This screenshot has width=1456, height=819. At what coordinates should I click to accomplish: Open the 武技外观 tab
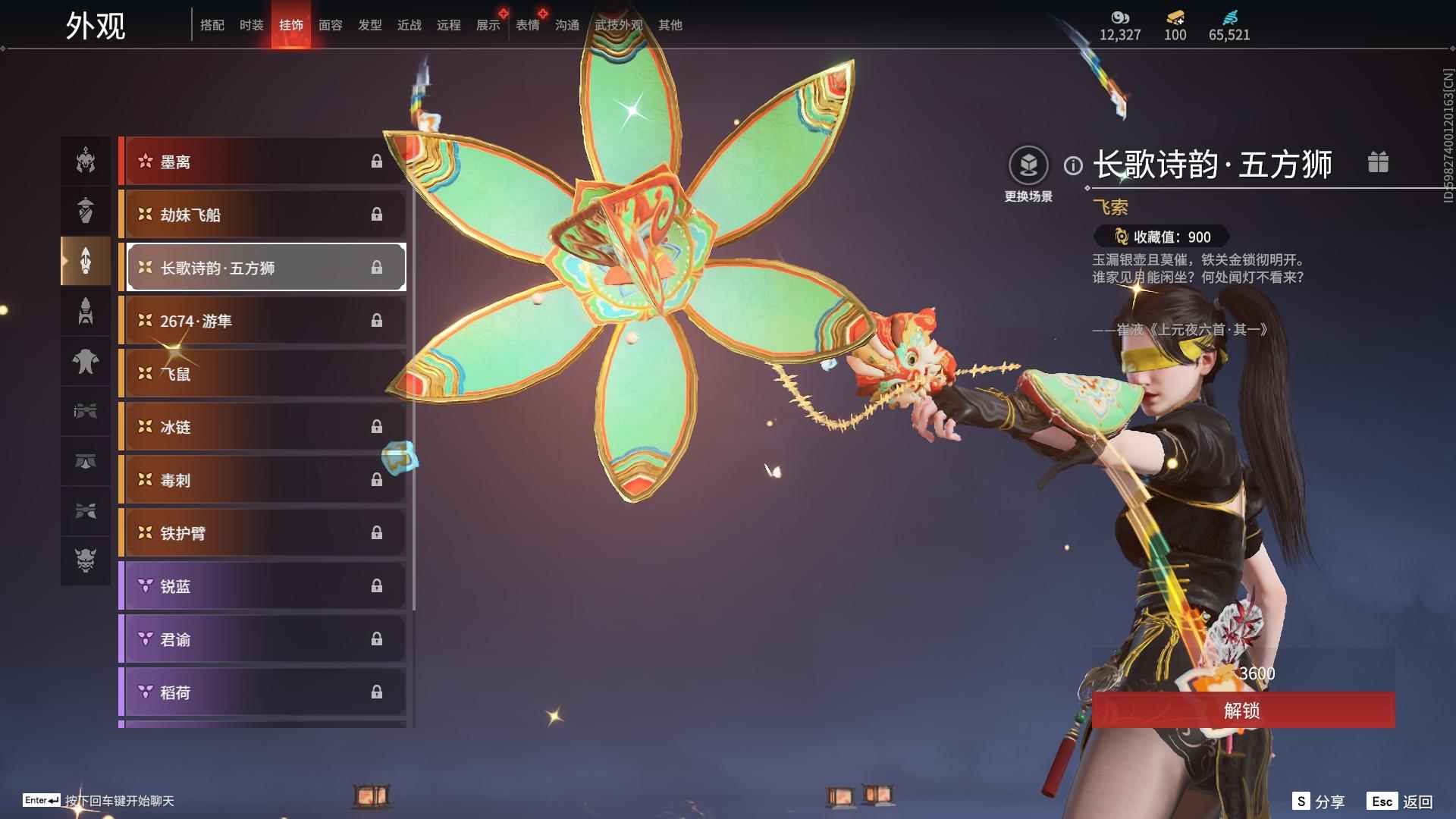(618, 25)
